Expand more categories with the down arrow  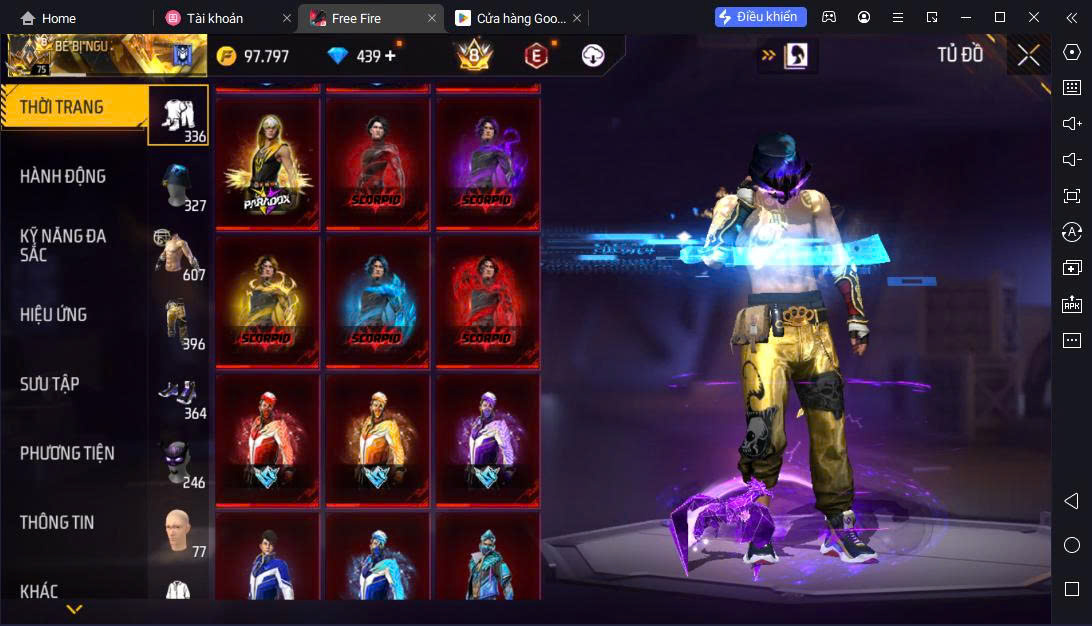pyautogui.click(x=74, y=608)
